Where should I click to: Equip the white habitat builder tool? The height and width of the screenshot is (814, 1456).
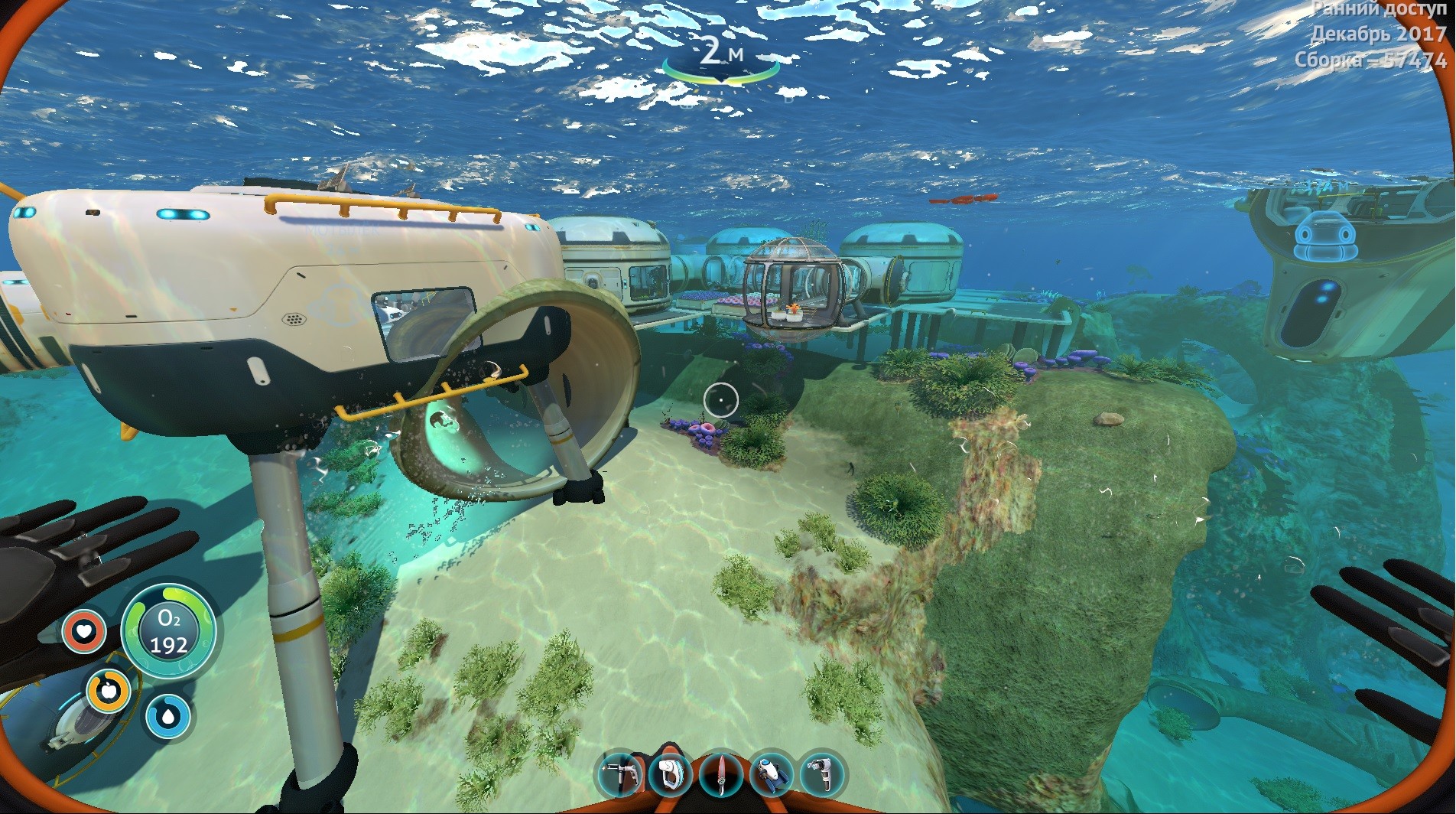pyautogui.click(x=670, y=773)
